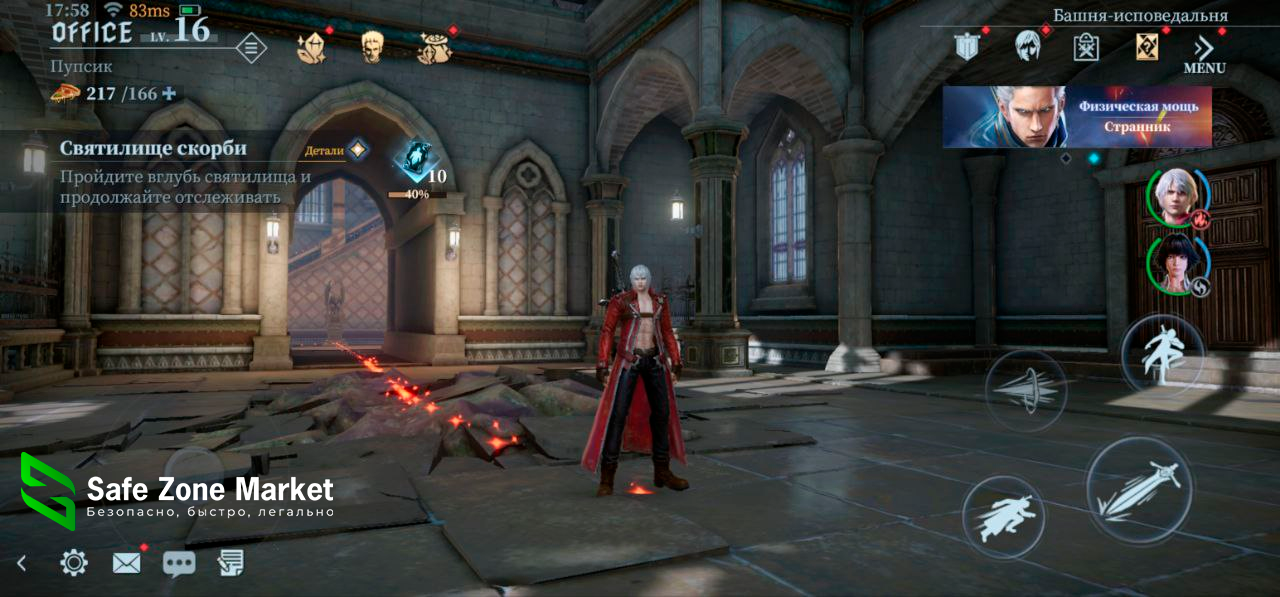The image size is (1280, 597).
Task: Open the crossed-swords bag icon
Action: (x=1086, y=47)
